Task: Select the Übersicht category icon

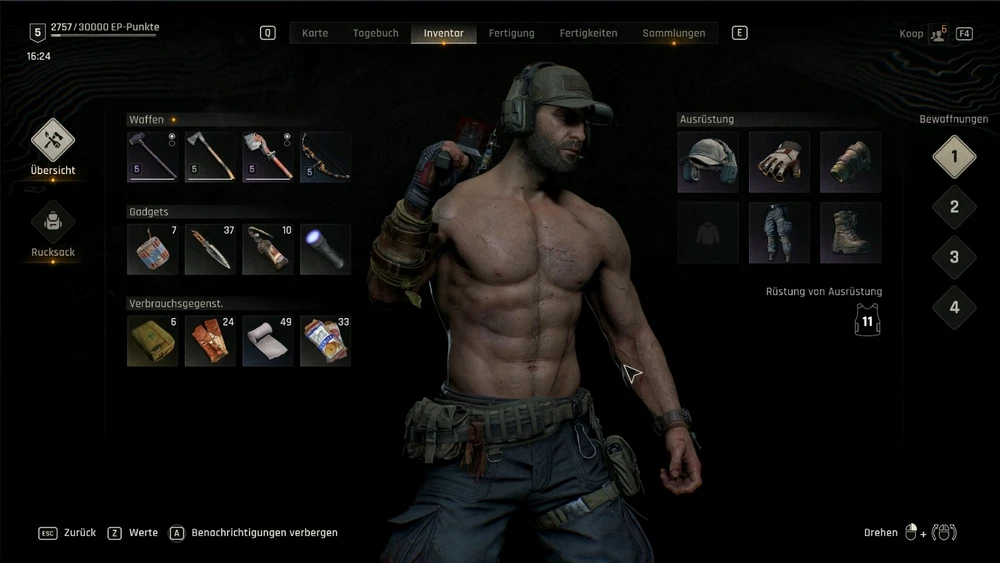Action: point(53,142)
